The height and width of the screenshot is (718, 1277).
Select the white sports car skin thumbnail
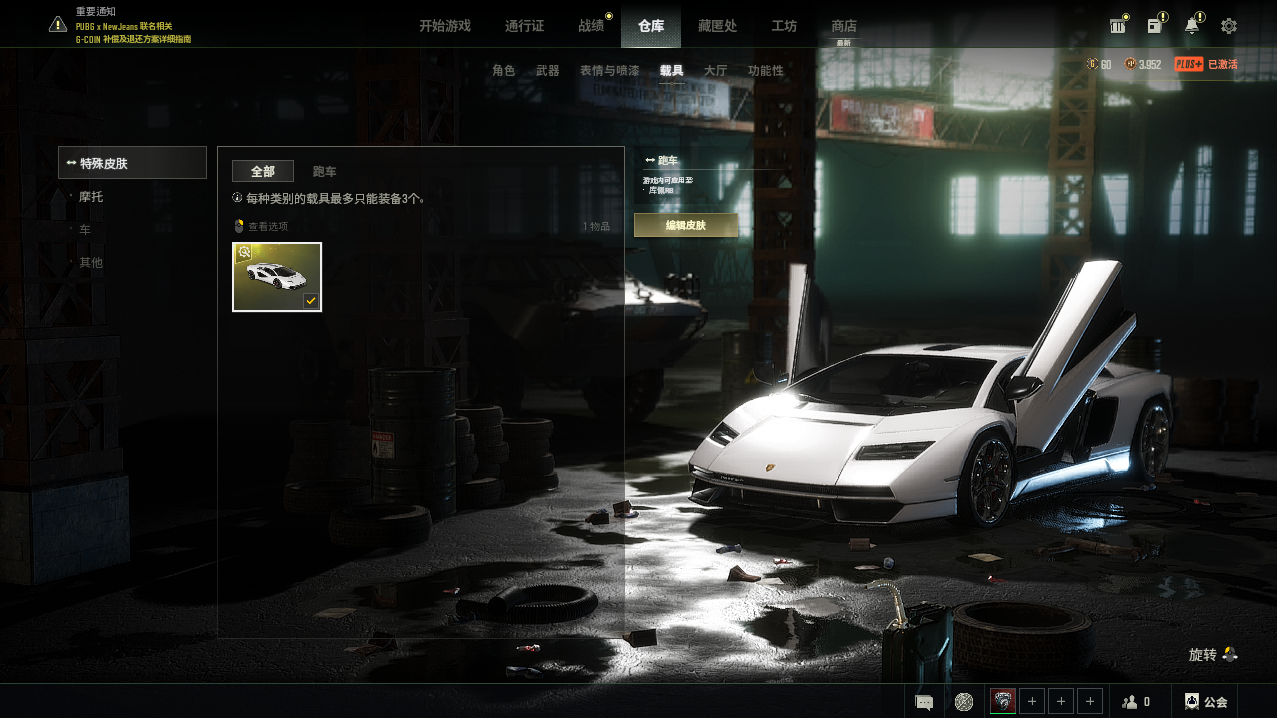[277, 277]
